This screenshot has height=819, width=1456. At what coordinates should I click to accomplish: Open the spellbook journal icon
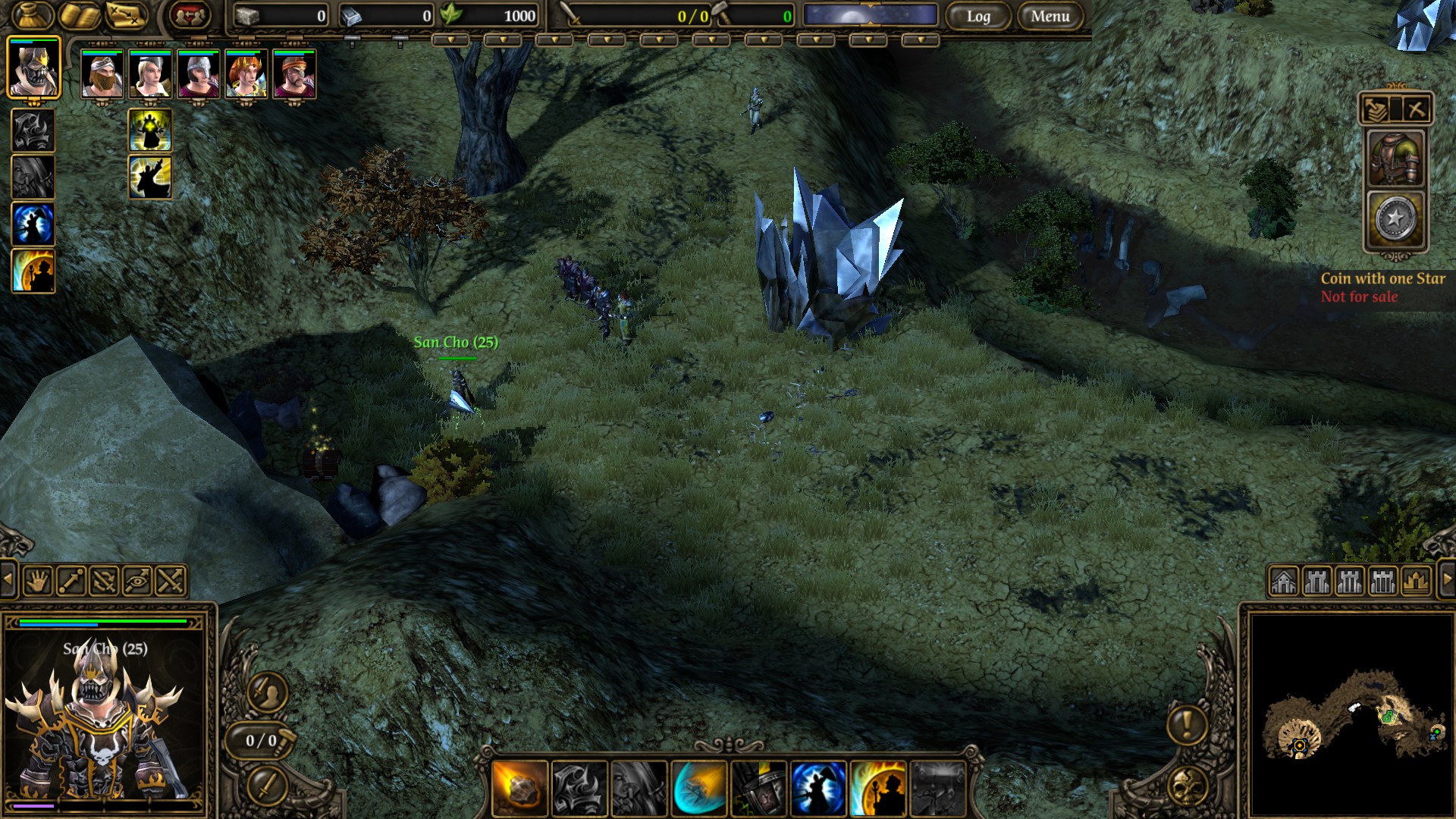tap(80, 15)
